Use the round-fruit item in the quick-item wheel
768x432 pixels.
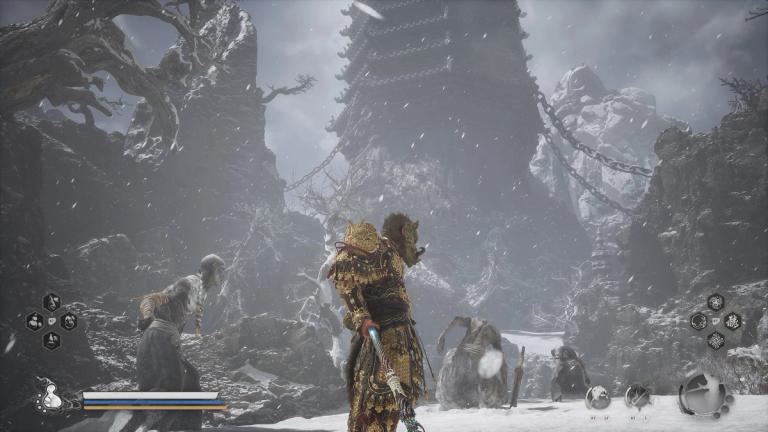click(x=34, y=321)
